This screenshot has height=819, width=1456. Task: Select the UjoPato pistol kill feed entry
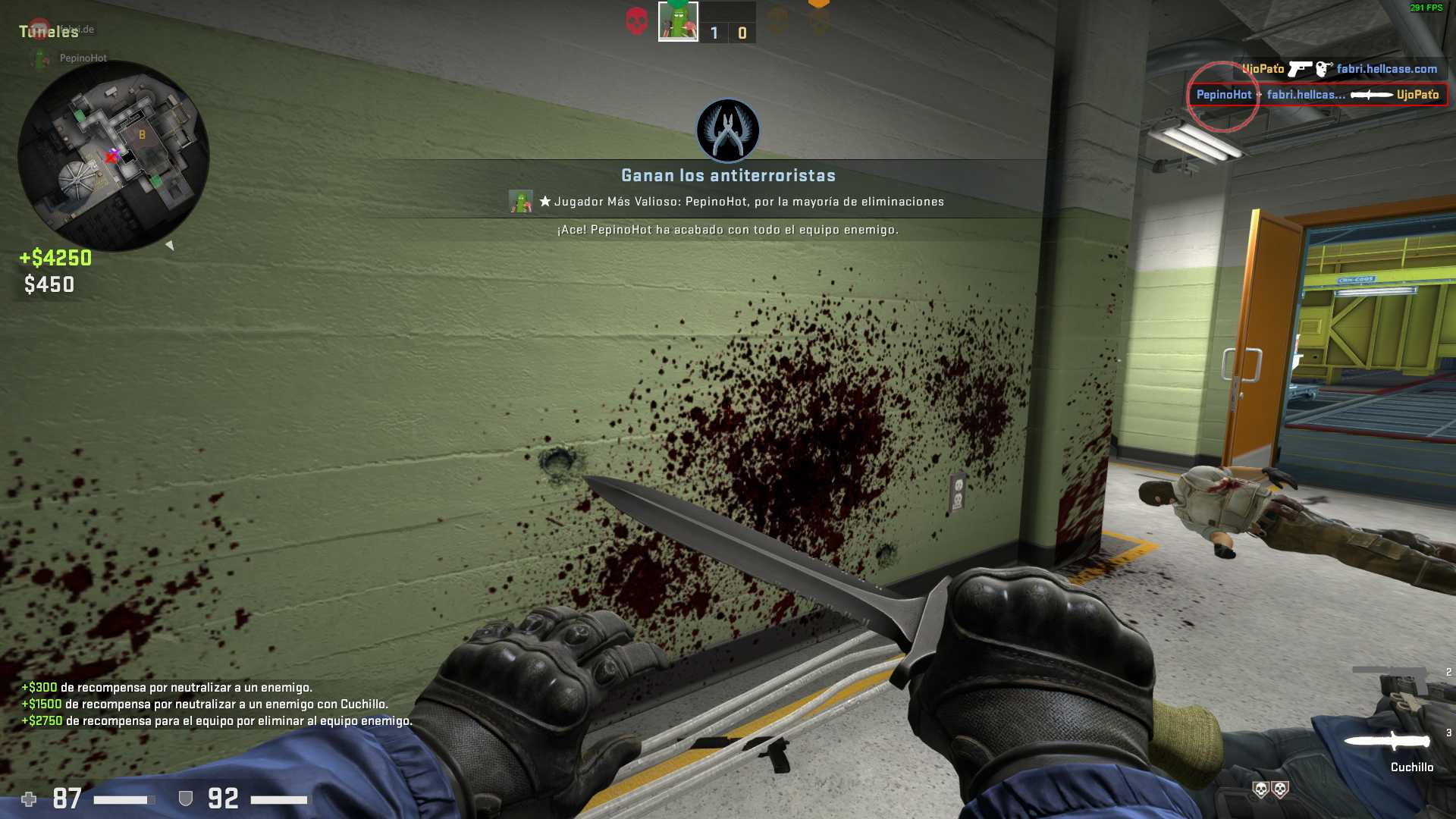pyautogui.click(x=1339, y=69)
